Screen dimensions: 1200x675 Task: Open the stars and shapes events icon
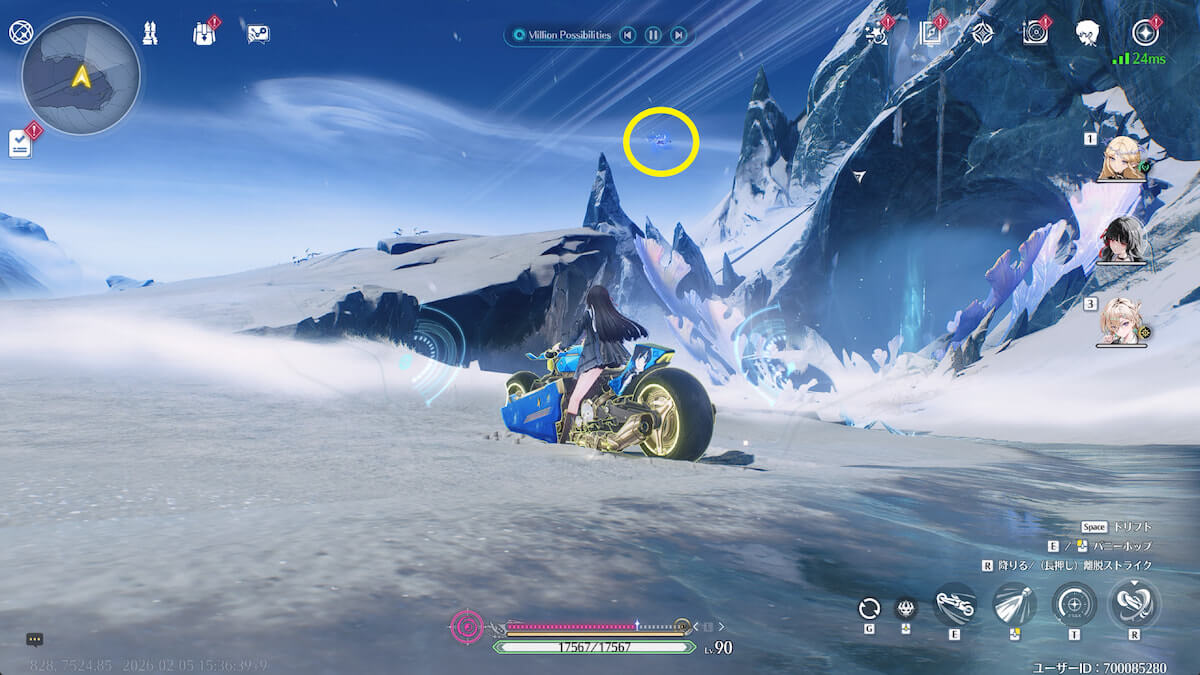pyautogui.click(x=876, y=34)
